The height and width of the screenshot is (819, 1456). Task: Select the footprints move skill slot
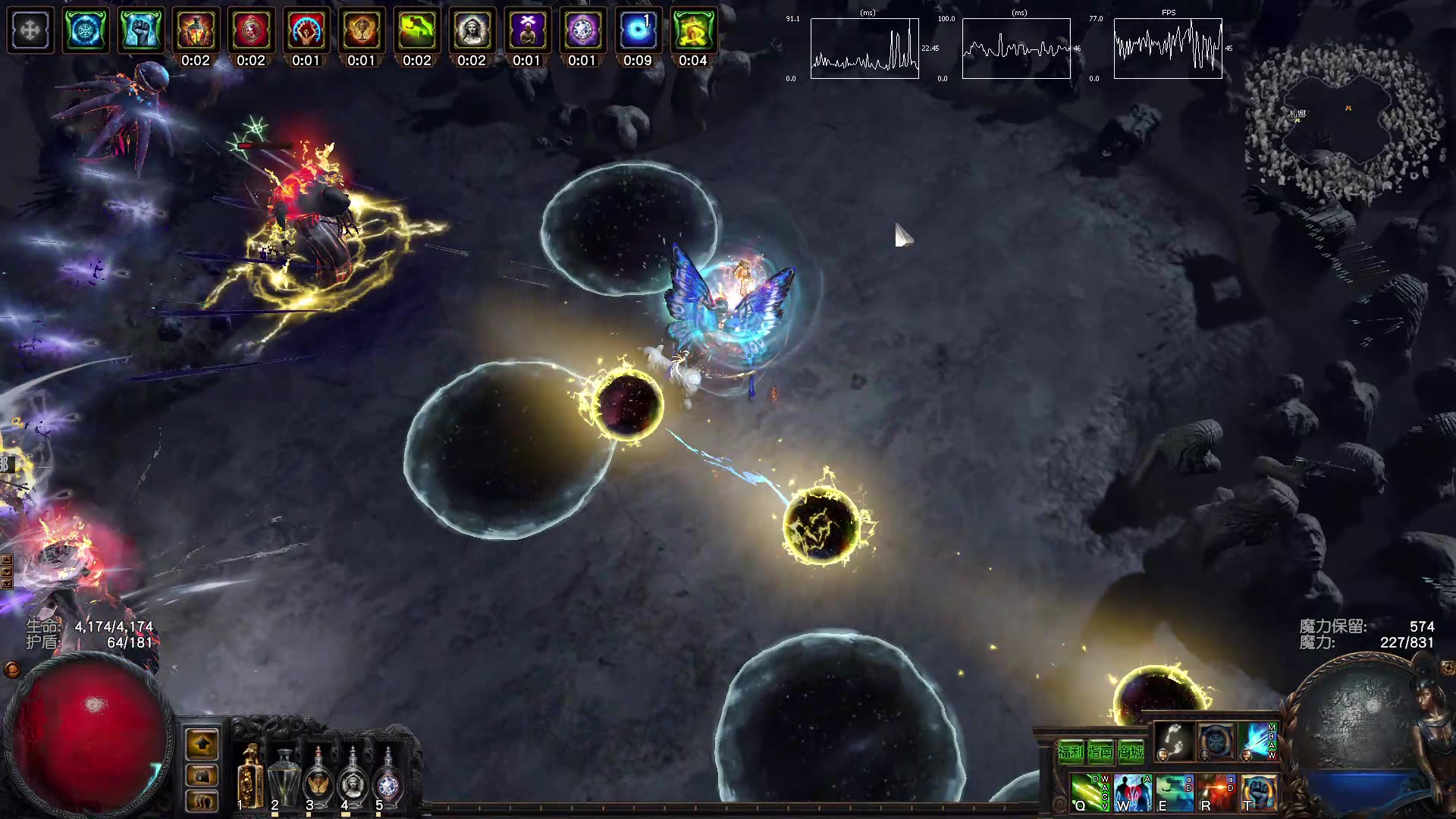point(1172,741)
